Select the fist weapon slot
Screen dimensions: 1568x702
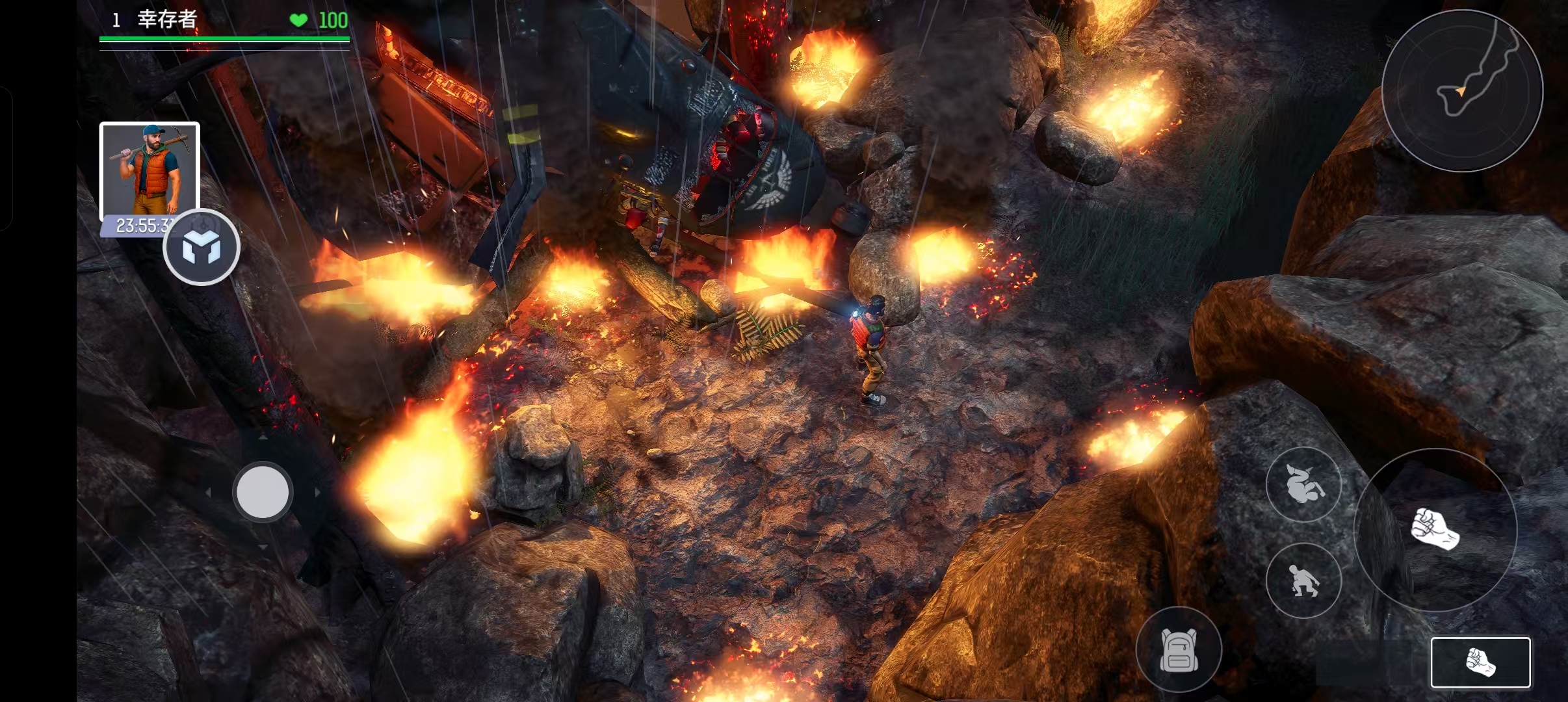pos(1480,662)
